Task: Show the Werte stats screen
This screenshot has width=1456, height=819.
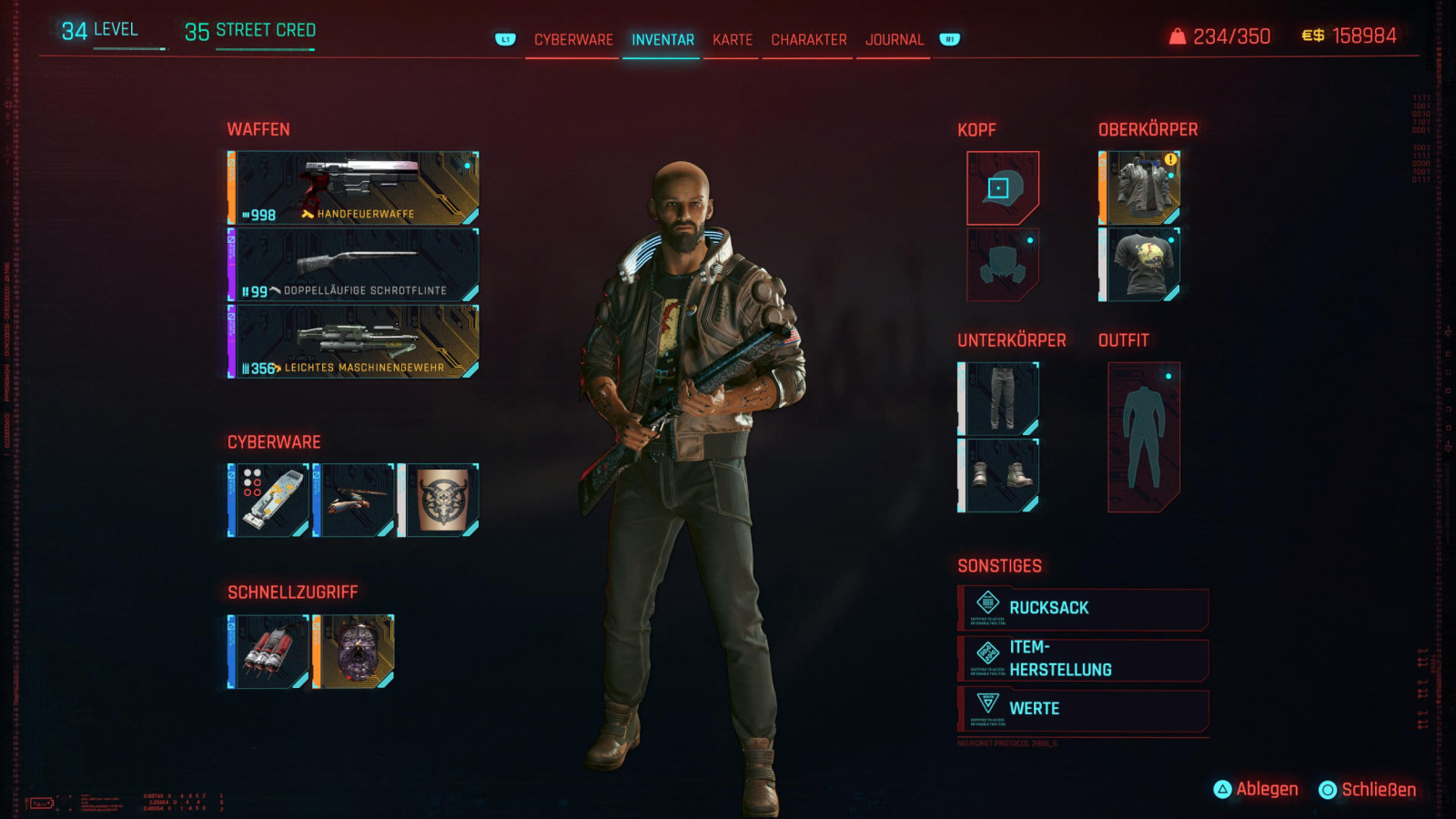Action: click(x=1083, y=709)
